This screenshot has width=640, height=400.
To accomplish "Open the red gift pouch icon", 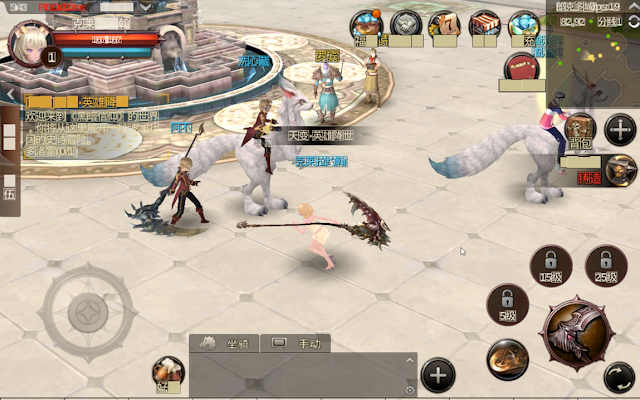I will (521, 68).
